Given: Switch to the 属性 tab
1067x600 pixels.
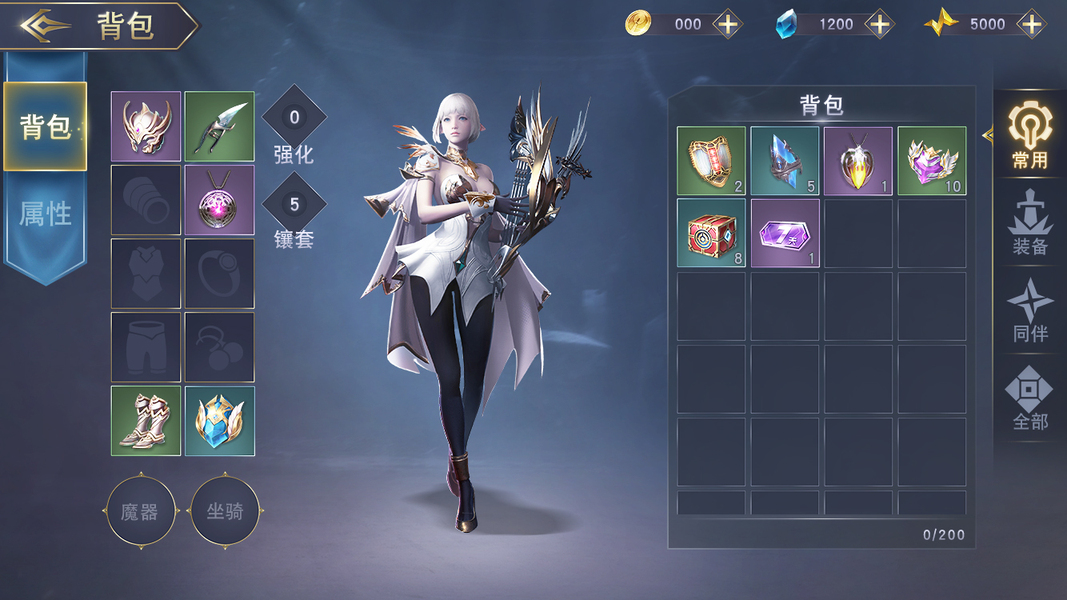Looking at the screenshot, I should pyautogui.click(x=45, y=212).
